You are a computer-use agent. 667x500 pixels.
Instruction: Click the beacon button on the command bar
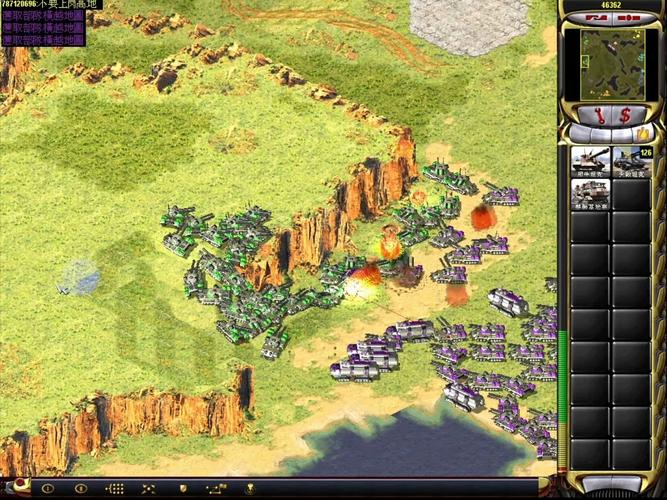tap(248, 489)
